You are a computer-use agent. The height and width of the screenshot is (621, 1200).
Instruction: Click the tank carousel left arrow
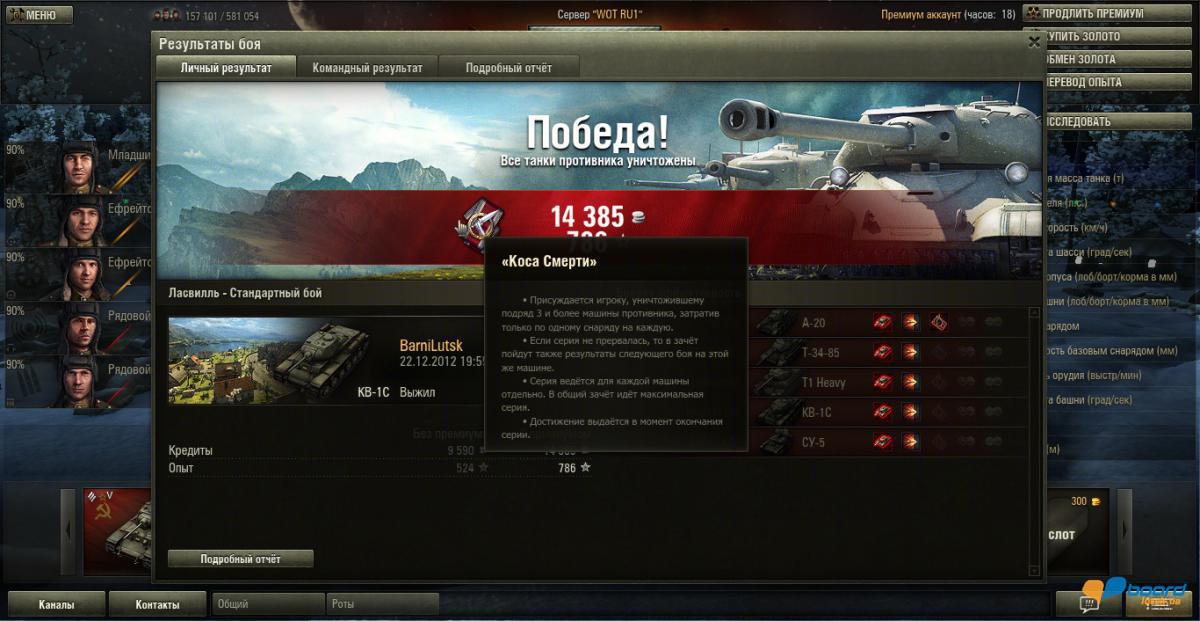point(68,532)
